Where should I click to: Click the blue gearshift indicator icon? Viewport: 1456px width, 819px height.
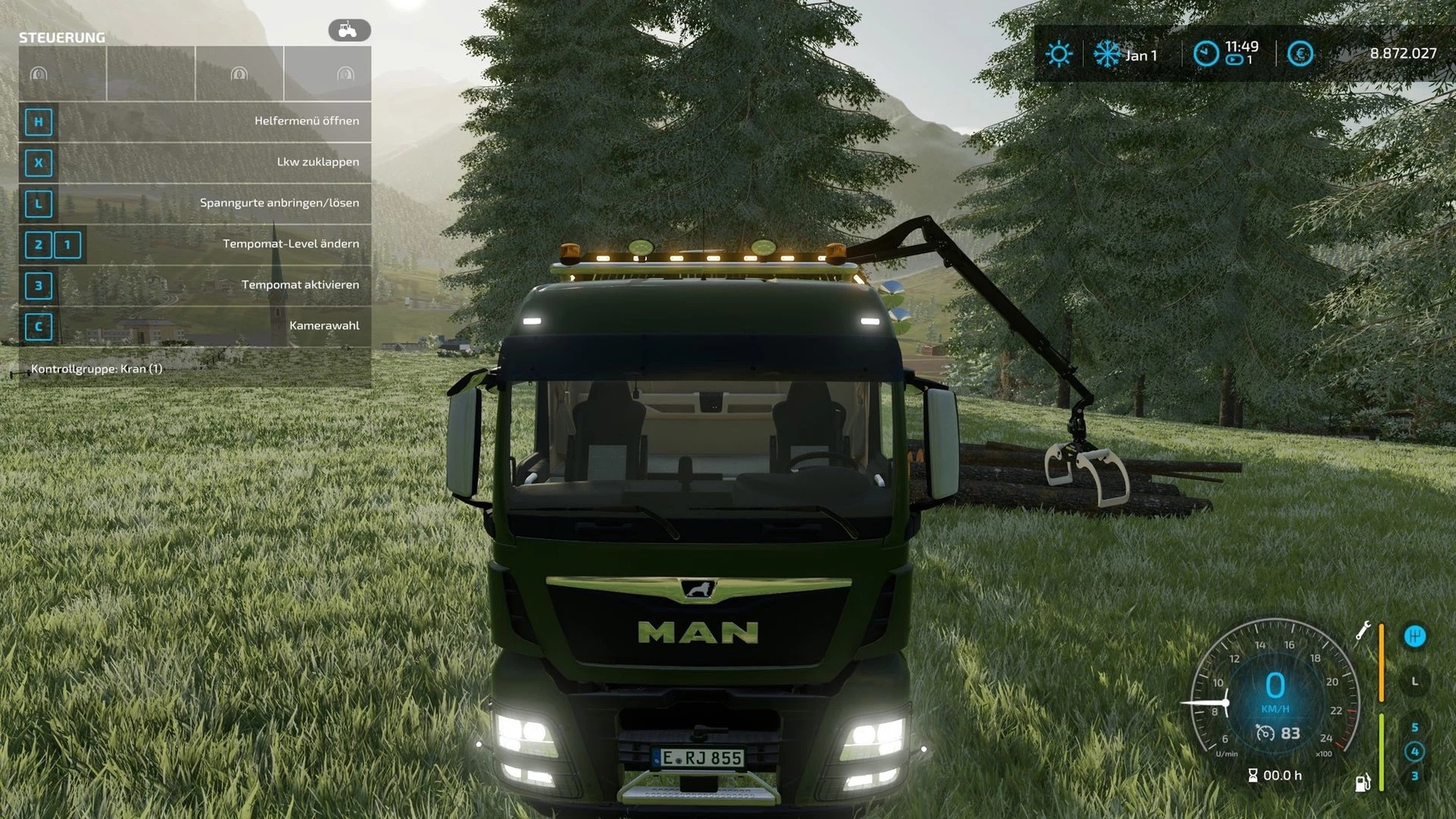point(1415,636)
